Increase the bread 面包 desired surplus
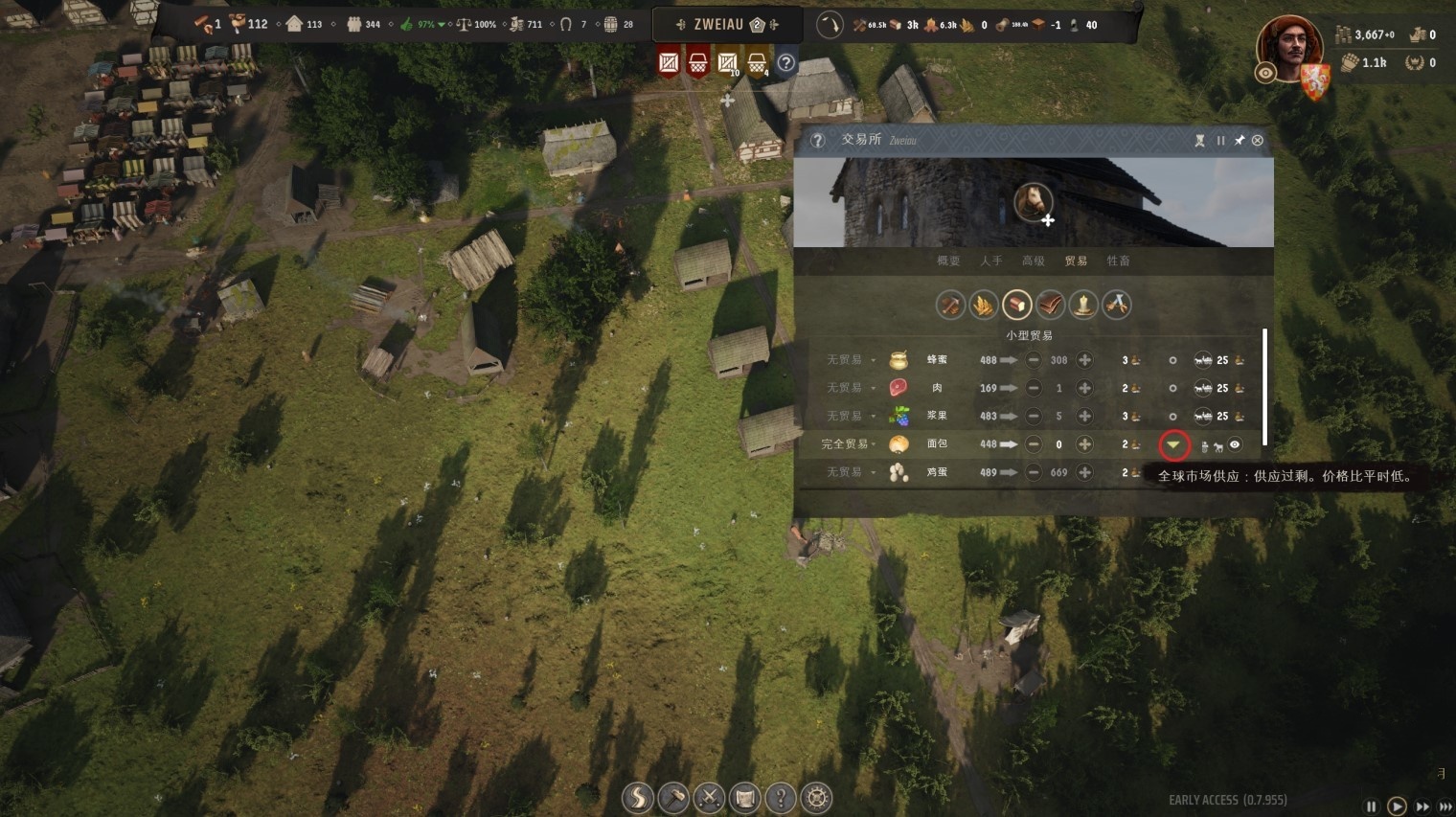 tap(1084, 444)
